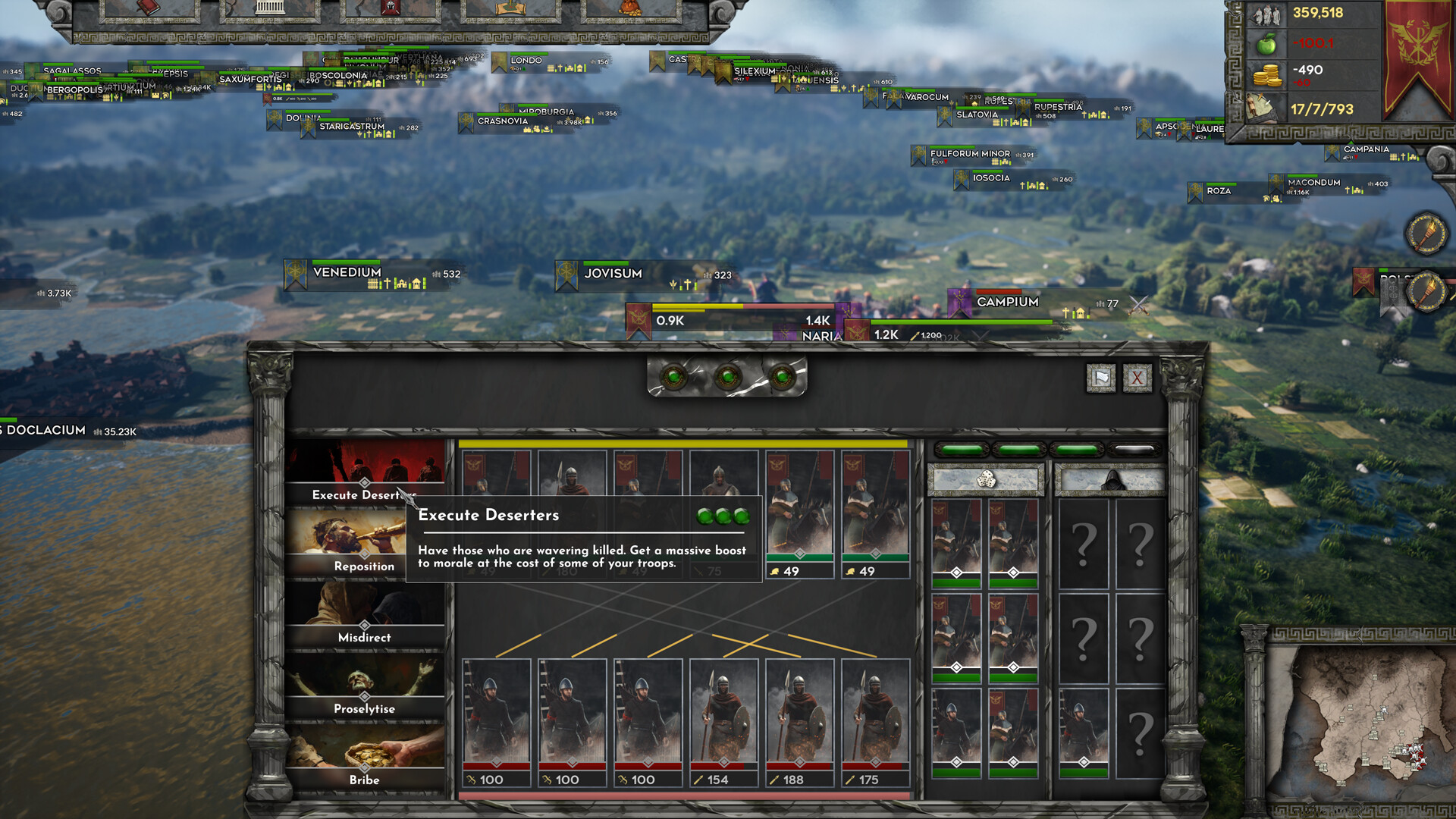
Task: Click the red X button to exit battle
Action: click(x=1136, y=378)
